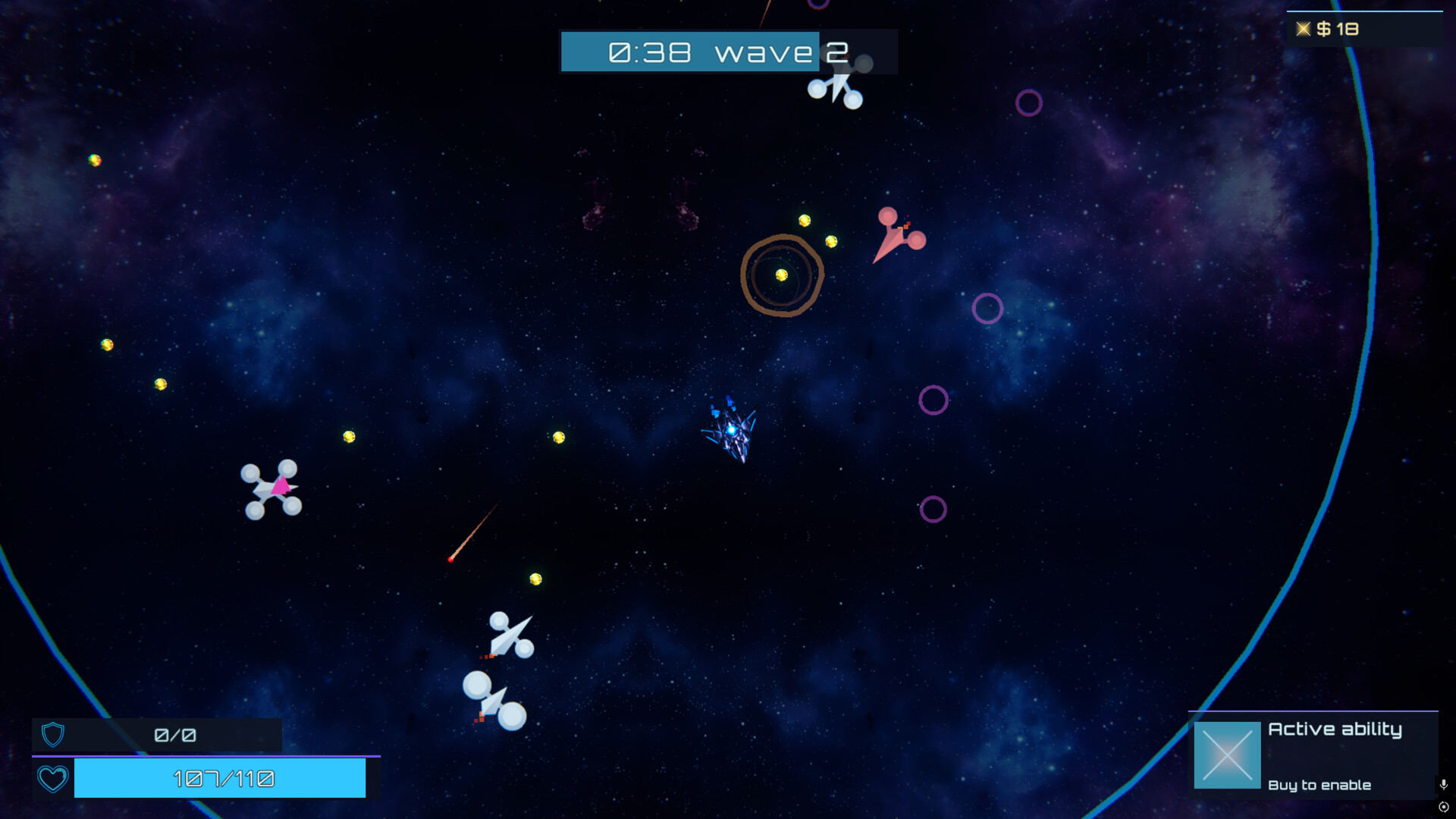This screenshot has width=1456, height=819.
Task: Toggle the microphone overlay icon
Action: (1443, 784)
